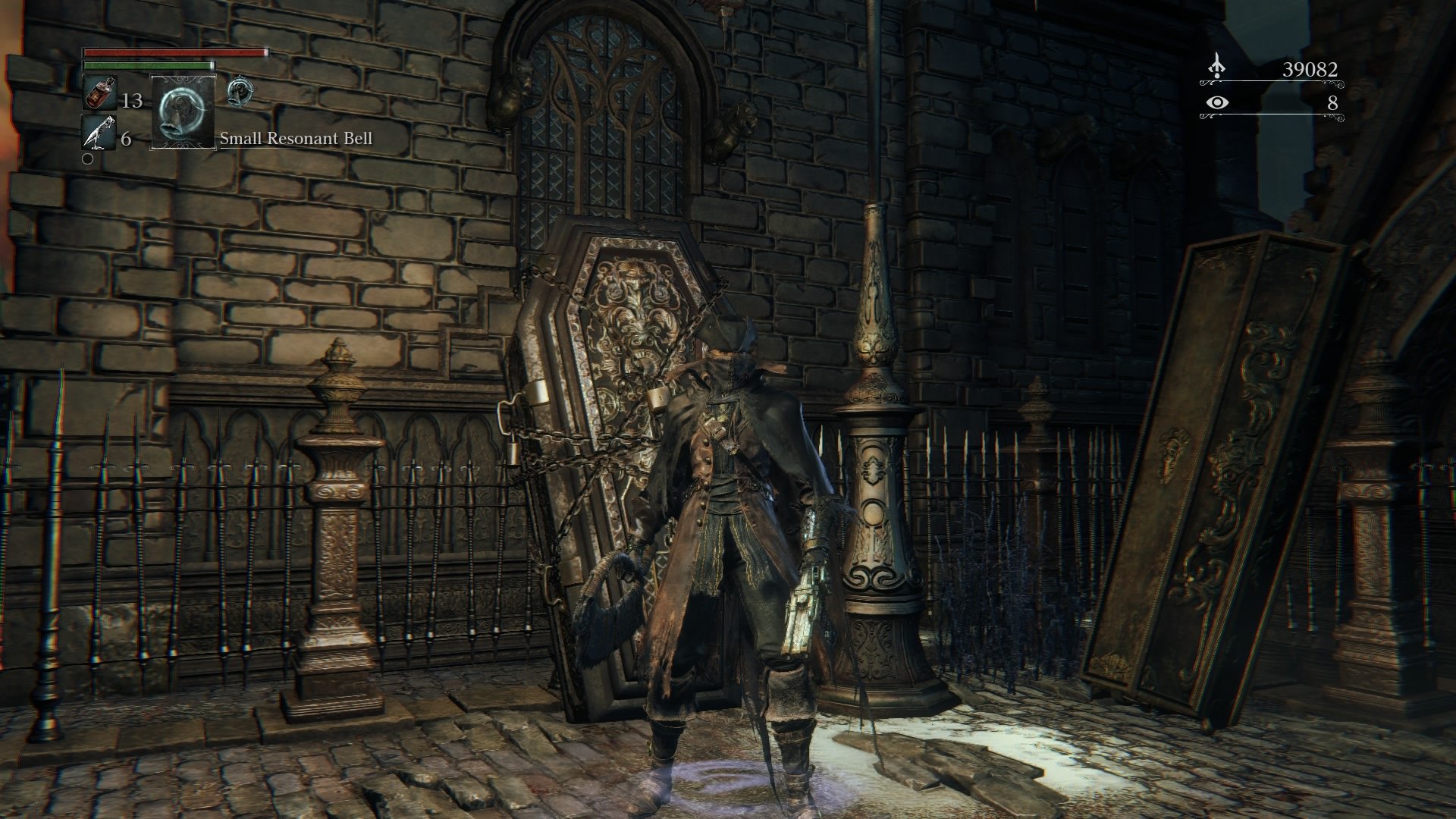This screenshot has width=1456, height=819.
Task: Click the bullet count 6
Action: [x=127, y=140]
